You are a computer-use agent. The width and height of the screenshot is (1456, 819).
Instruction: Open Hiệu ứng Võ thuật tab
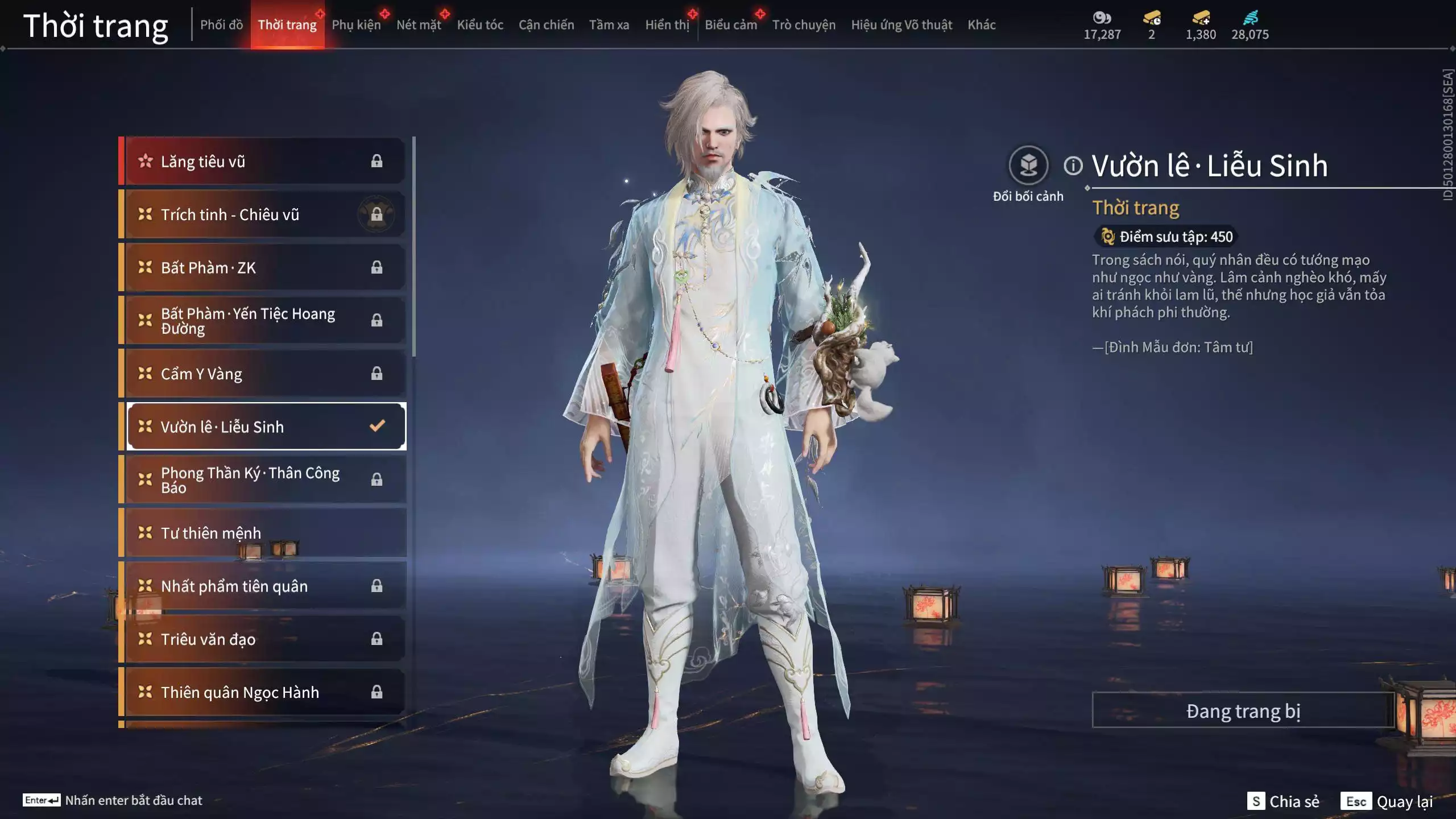click(901, 25)
